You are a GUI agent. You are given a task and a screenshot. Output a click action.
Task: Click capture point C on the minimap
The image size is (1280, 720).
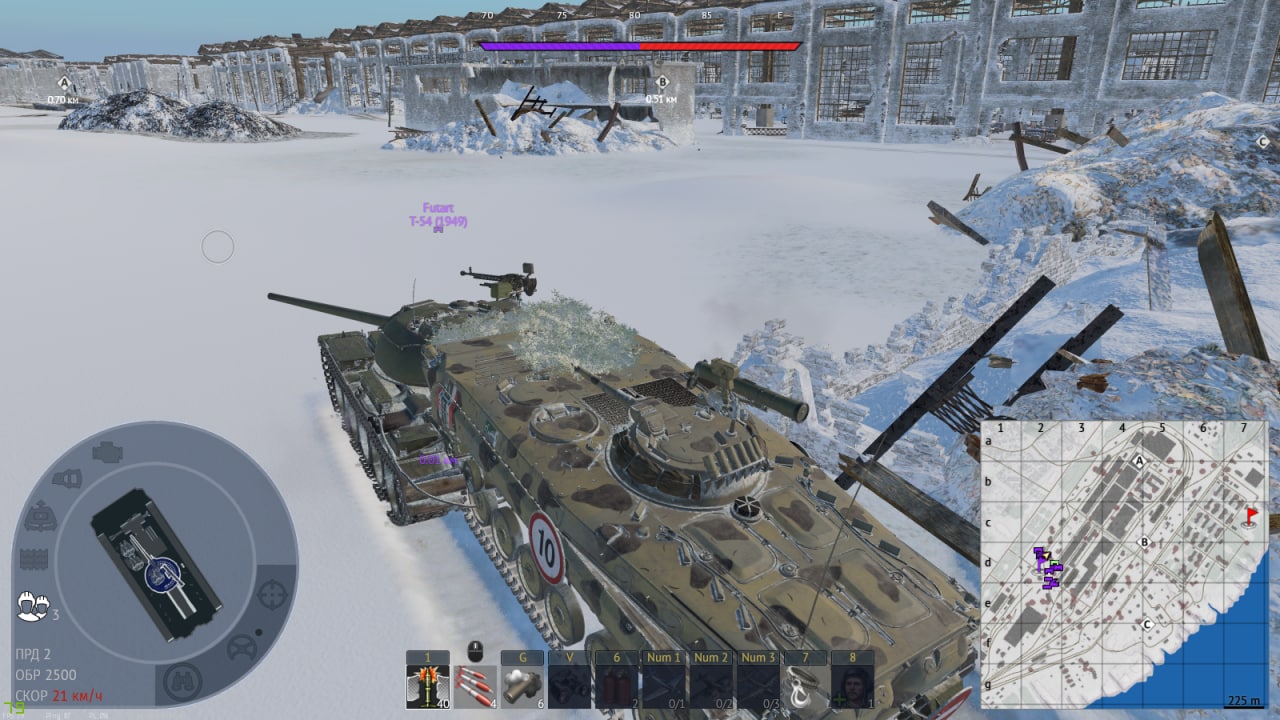point(1147,626)
